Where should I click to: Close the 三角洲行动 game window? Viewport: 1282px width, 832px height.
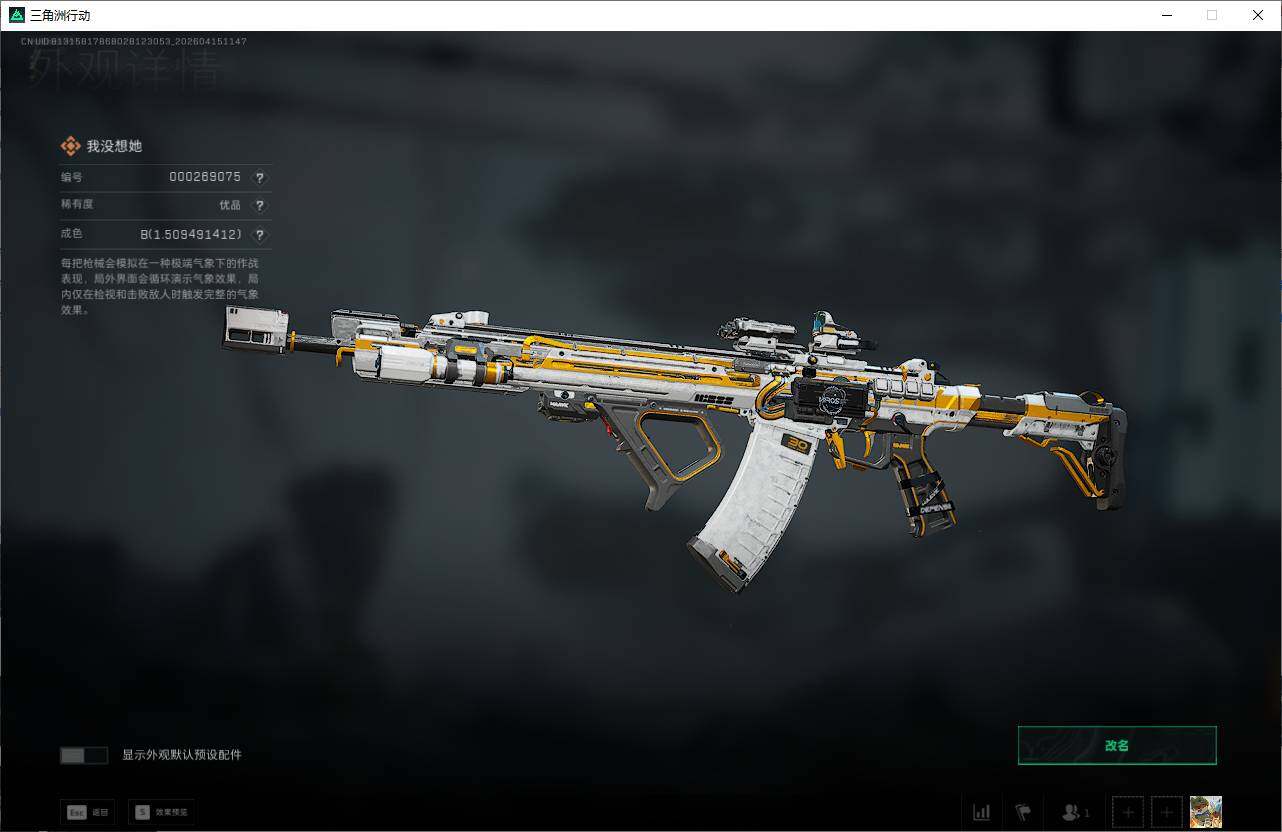pos(1258,15)
